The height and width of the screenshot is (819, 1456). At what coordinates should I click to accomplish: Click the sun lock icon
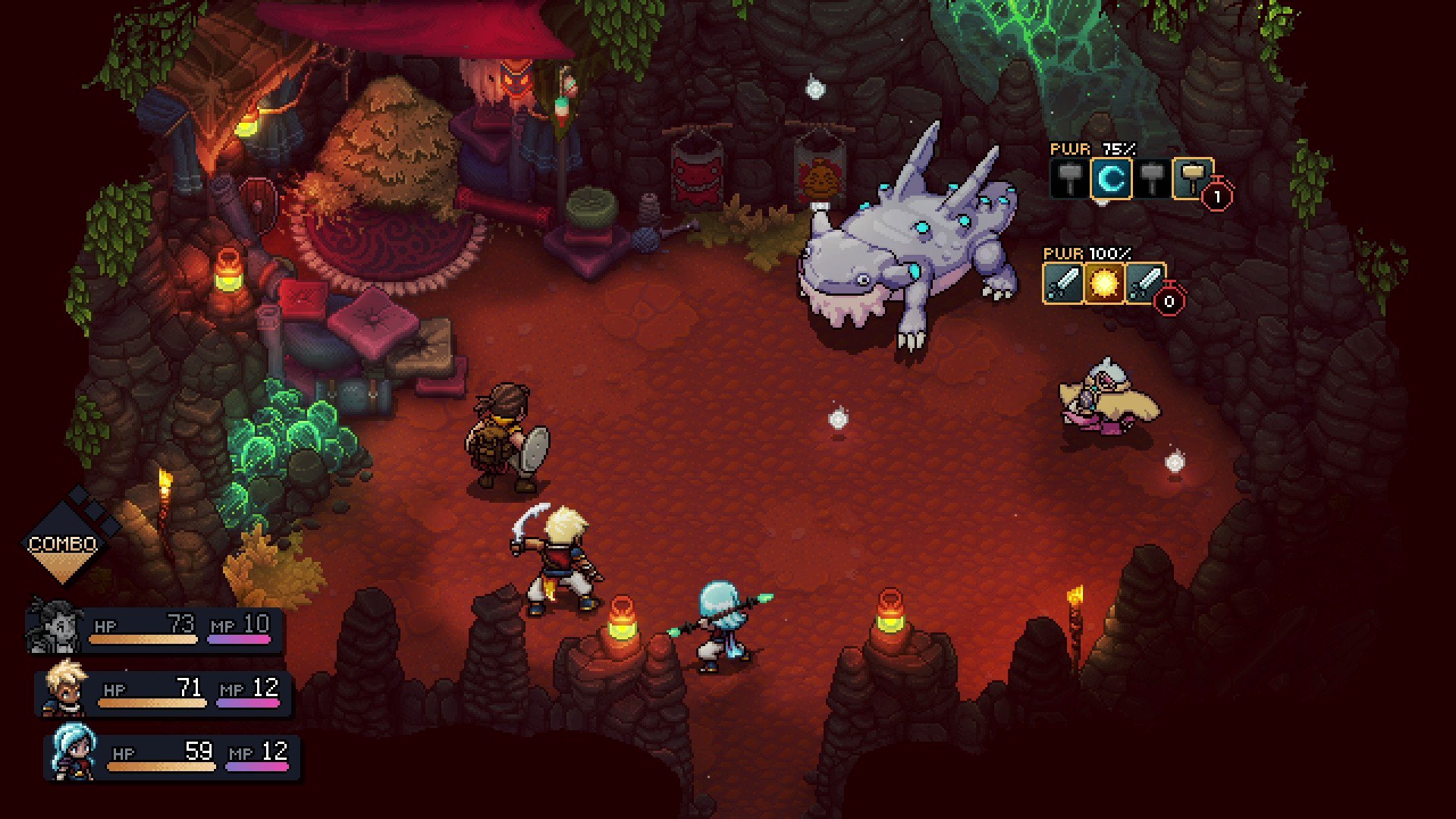click(x=1103, y=284)
